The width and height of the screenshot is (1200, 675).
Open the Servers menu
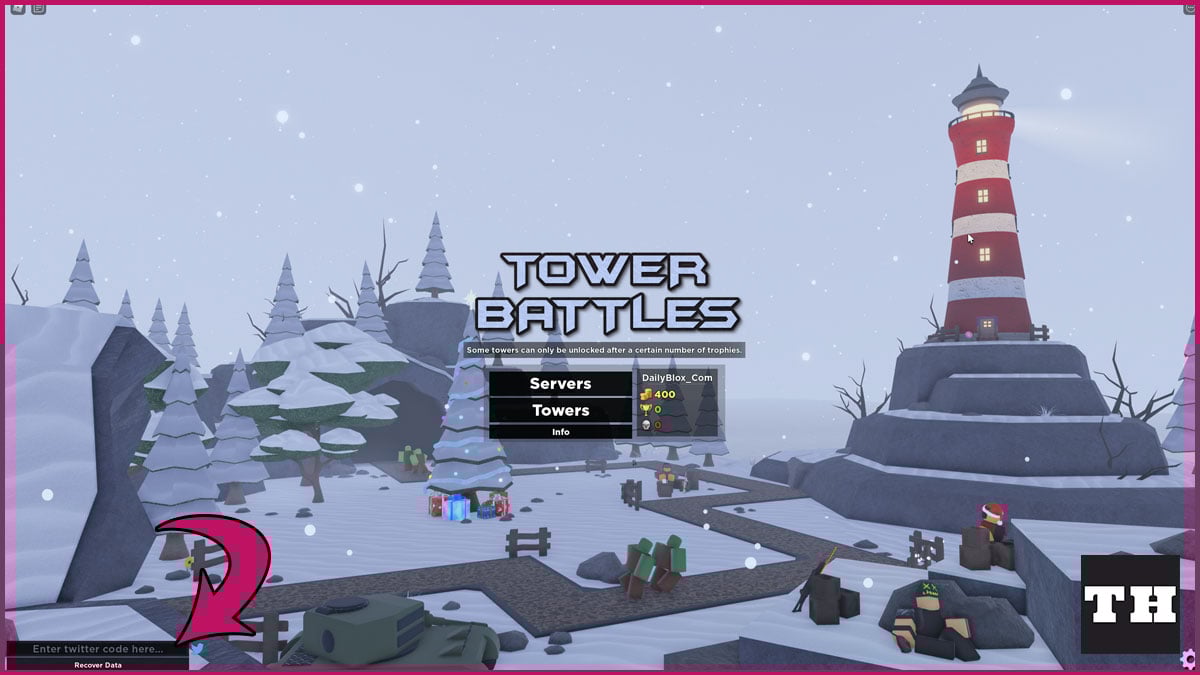560,384
